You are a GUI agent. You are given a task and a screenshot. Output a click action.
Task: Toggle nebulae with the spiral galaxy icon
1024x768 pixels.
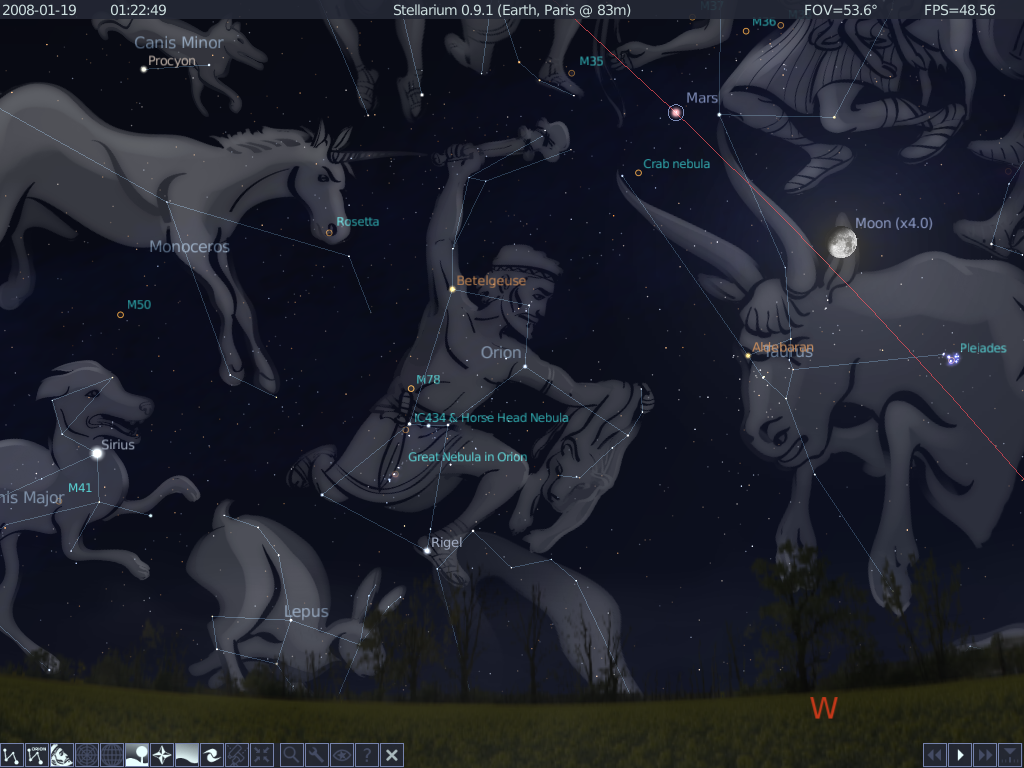click(x=212, y=755)
